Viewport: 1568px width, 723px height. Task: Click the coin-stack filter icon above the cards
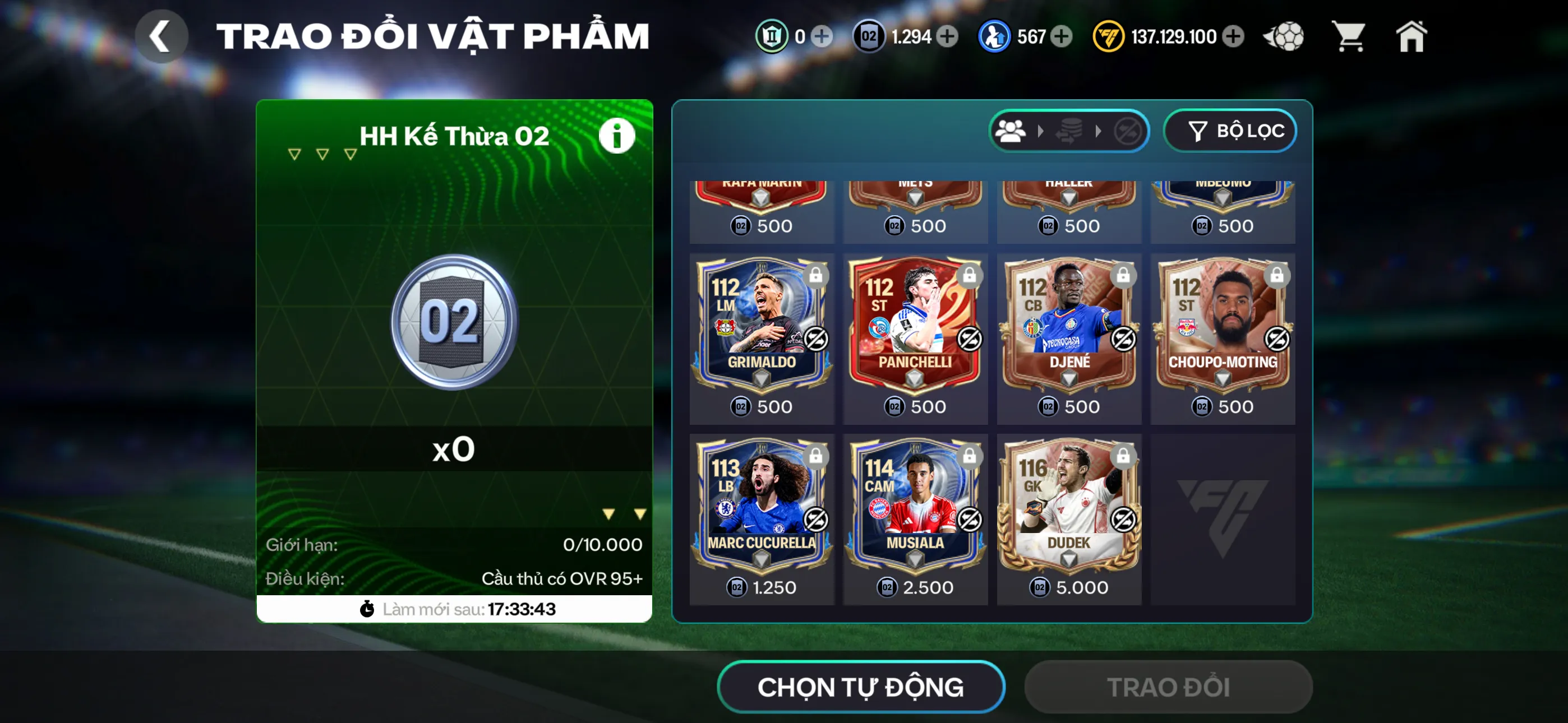pyautogui.click(x=1069, y=129)
